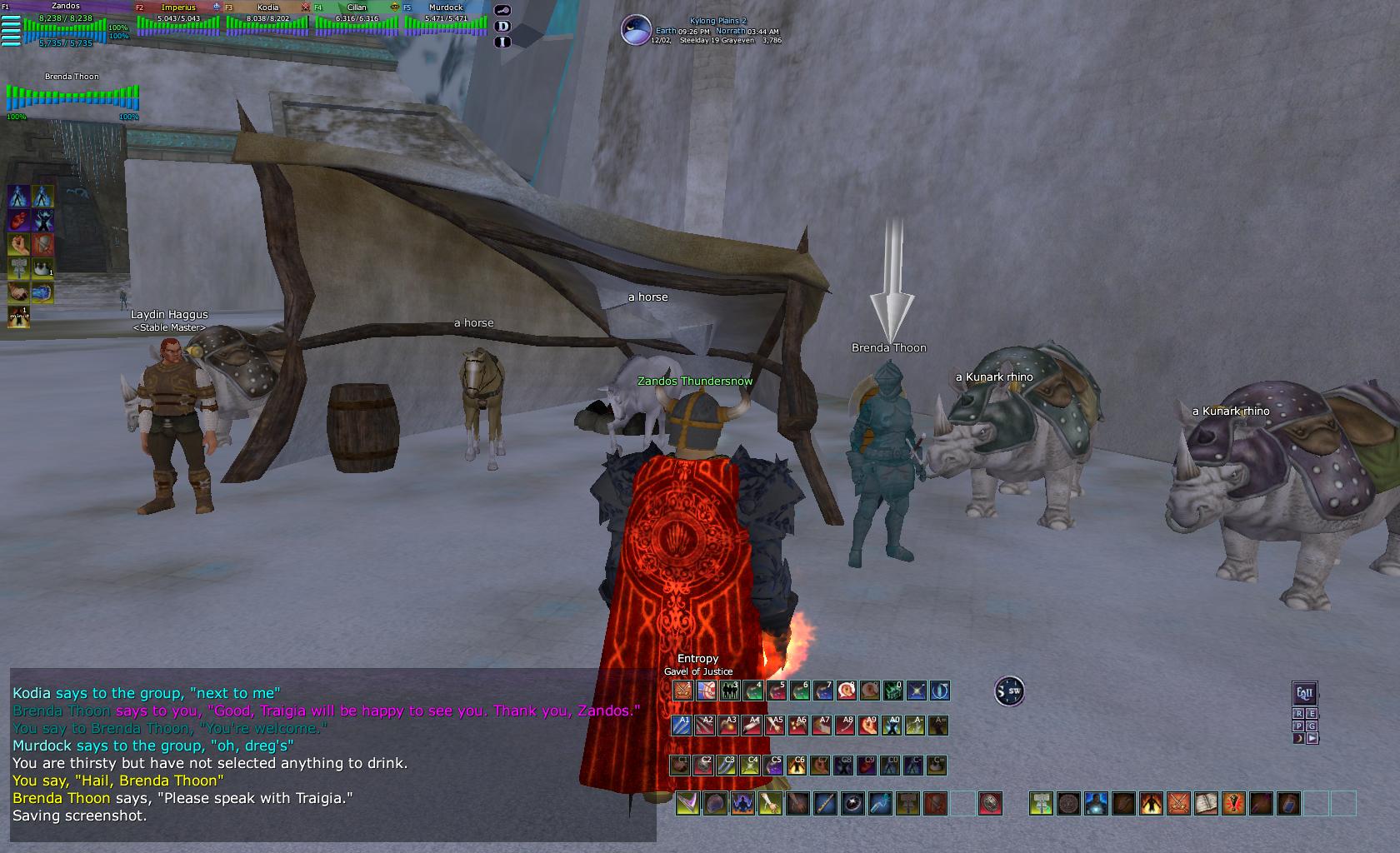Use the archery target ability in slot 2
This screenshot has height=853, width=1400.
pyautogui.click(x=707, y=691)
